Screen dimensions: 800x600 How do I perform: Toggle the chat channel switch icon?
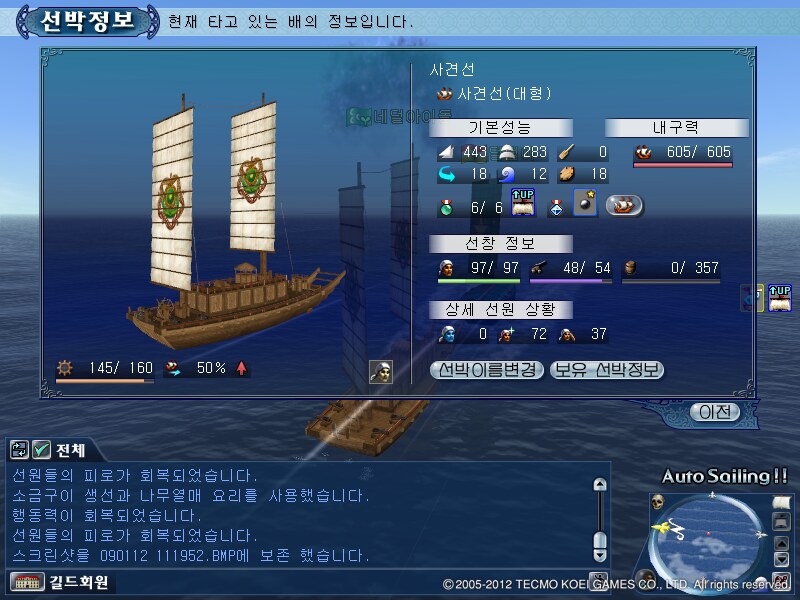[x=19, y=449]
